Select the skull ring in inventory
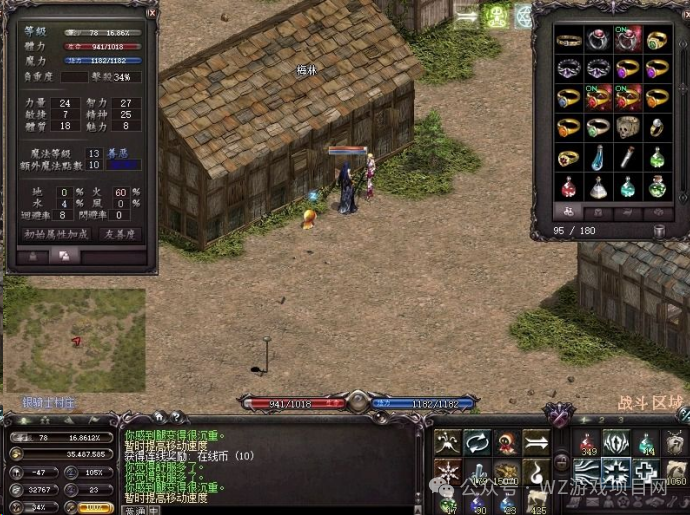Image resolution: width=690 pixels, height=515 pixels. tap(626, 127)
